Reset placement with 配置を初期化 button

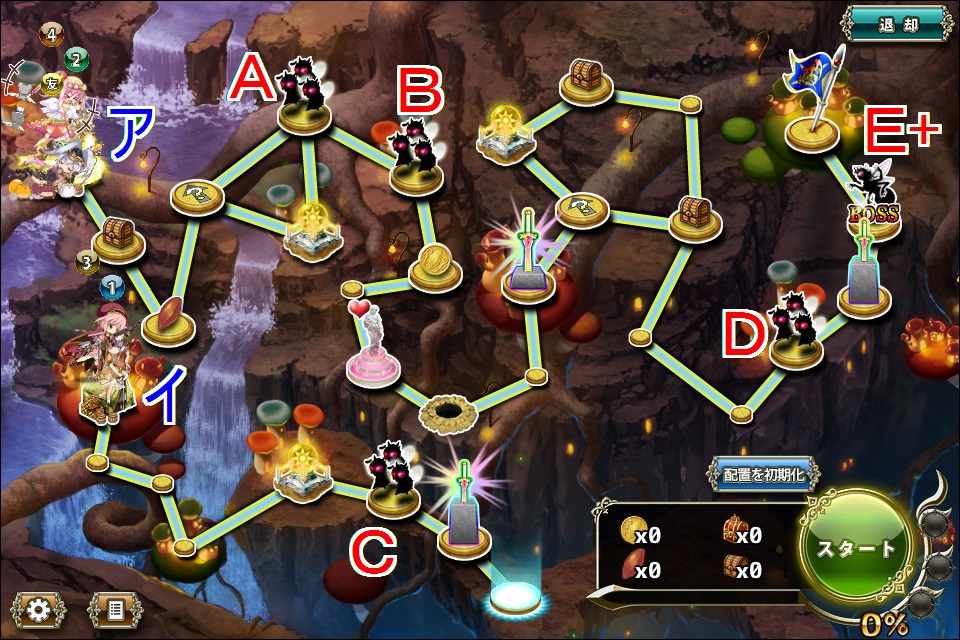(764, 475)
